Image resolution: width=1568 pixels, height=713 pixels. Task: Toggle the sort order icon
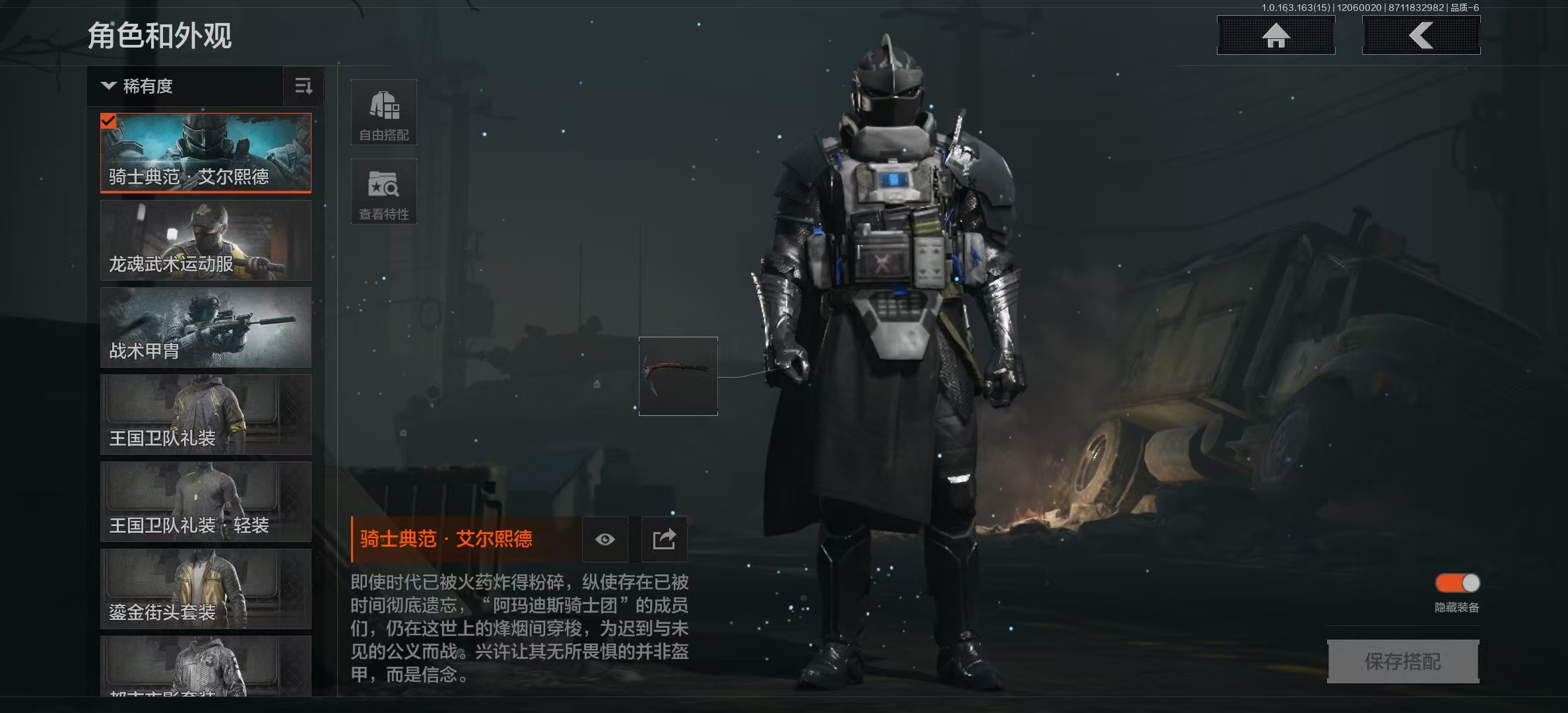tap(304, 86)
